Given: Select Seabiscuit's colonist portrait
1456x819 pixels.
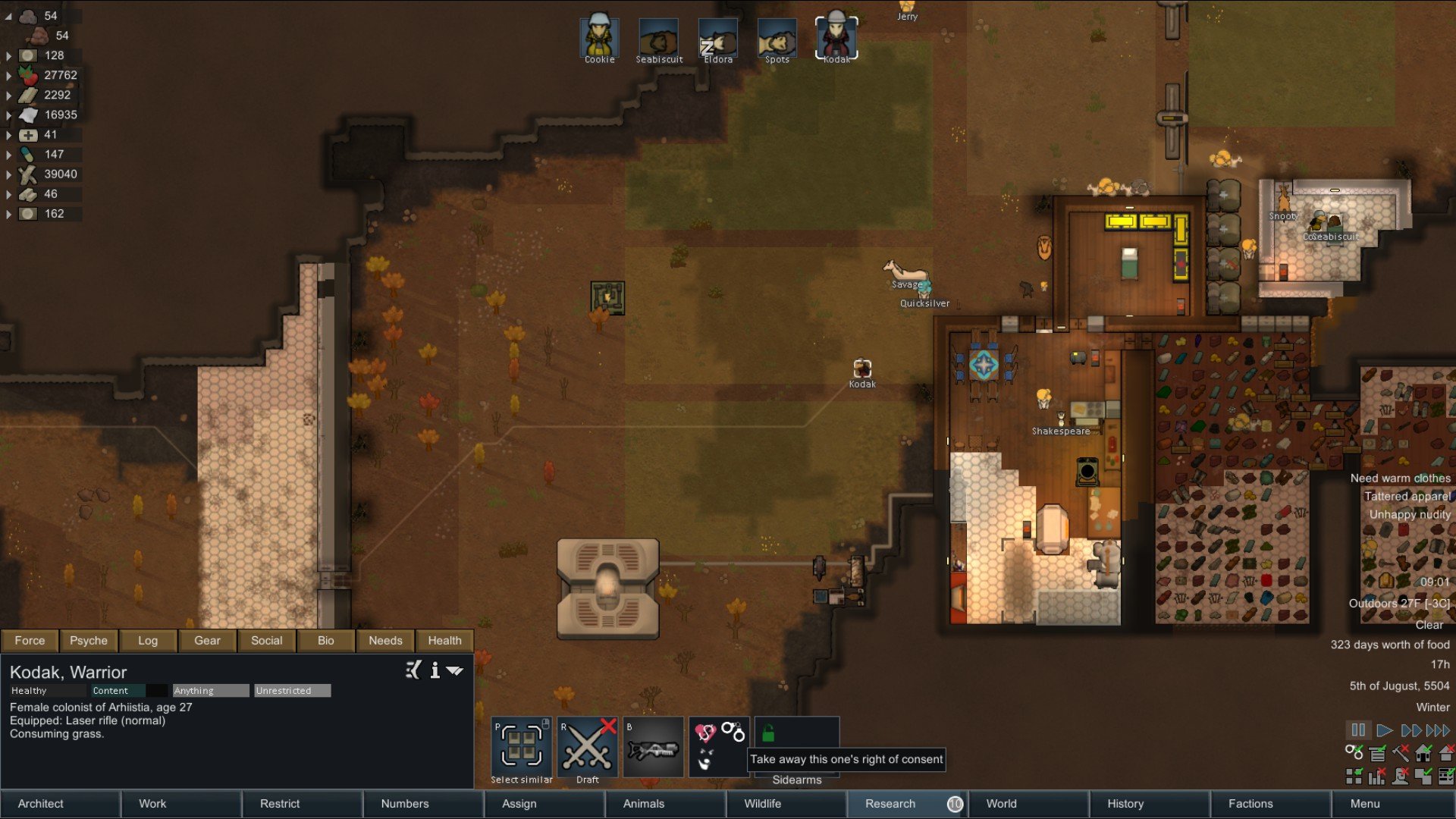Looking at the screenshot, I should [658, 38].
